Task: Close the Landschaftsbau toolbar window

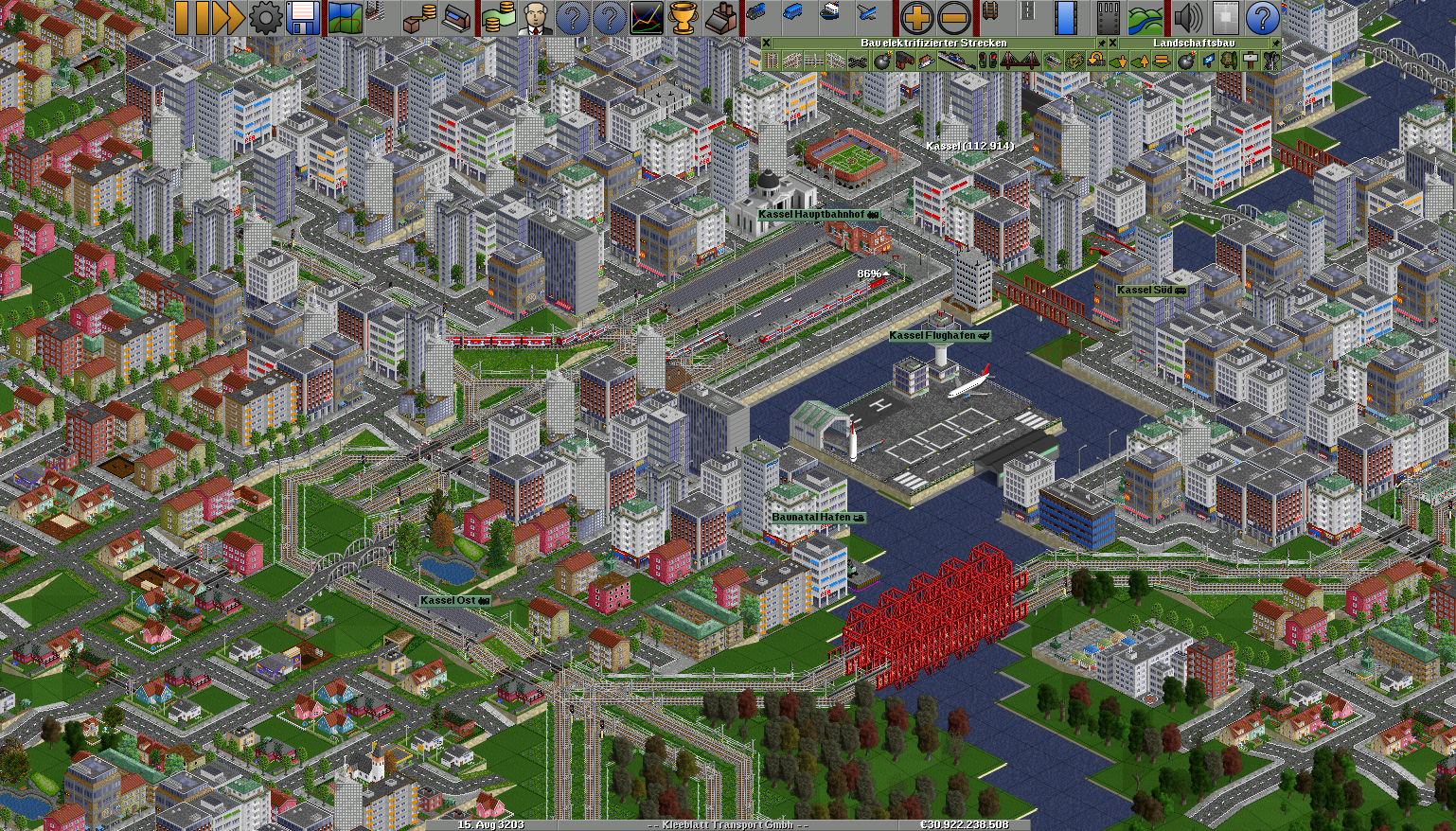Action: click(1113, 44)
